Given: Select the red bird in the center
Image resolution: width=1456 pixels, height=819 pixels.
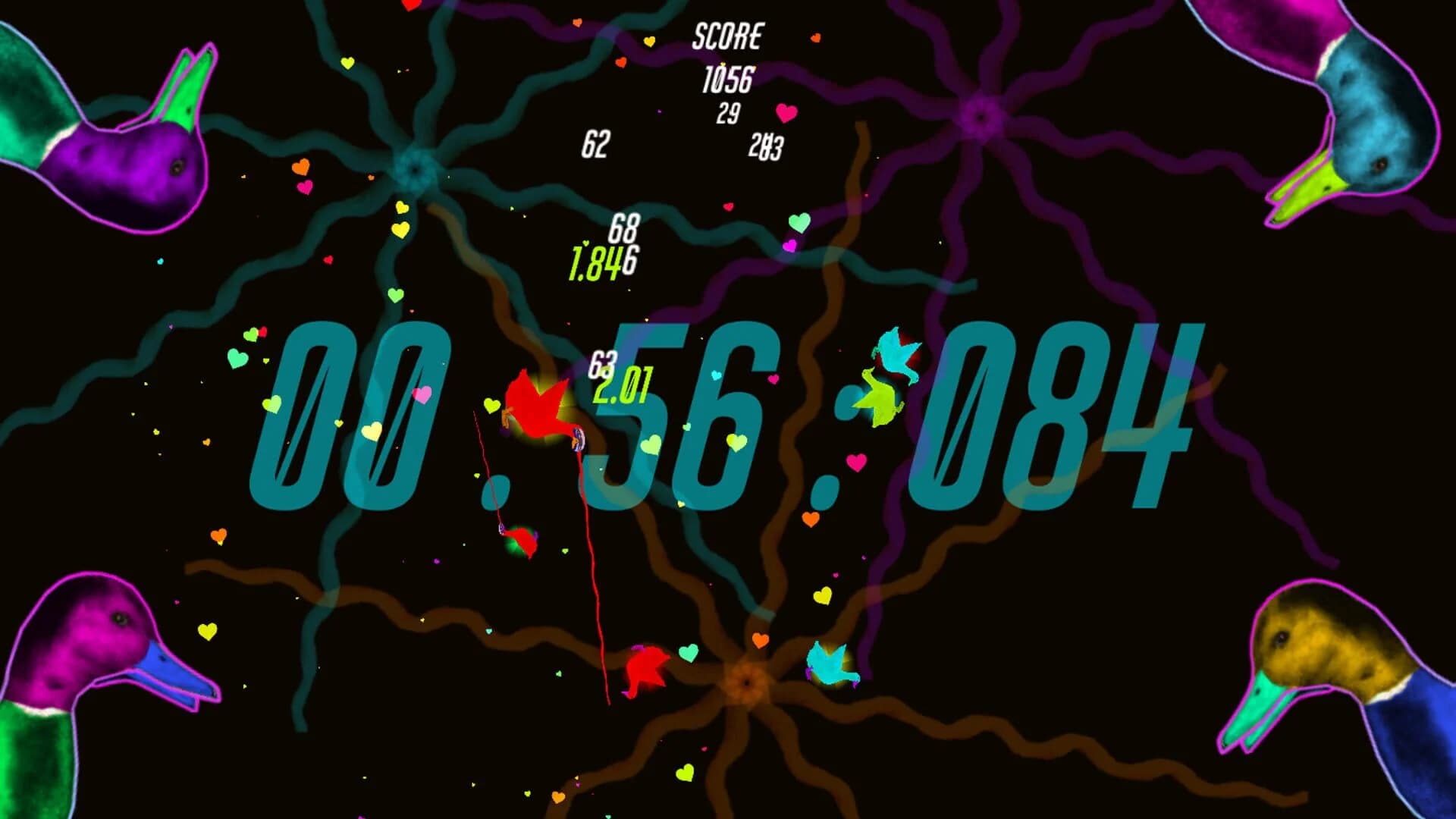Looking at the screenshot, I should tap(538, 406).
